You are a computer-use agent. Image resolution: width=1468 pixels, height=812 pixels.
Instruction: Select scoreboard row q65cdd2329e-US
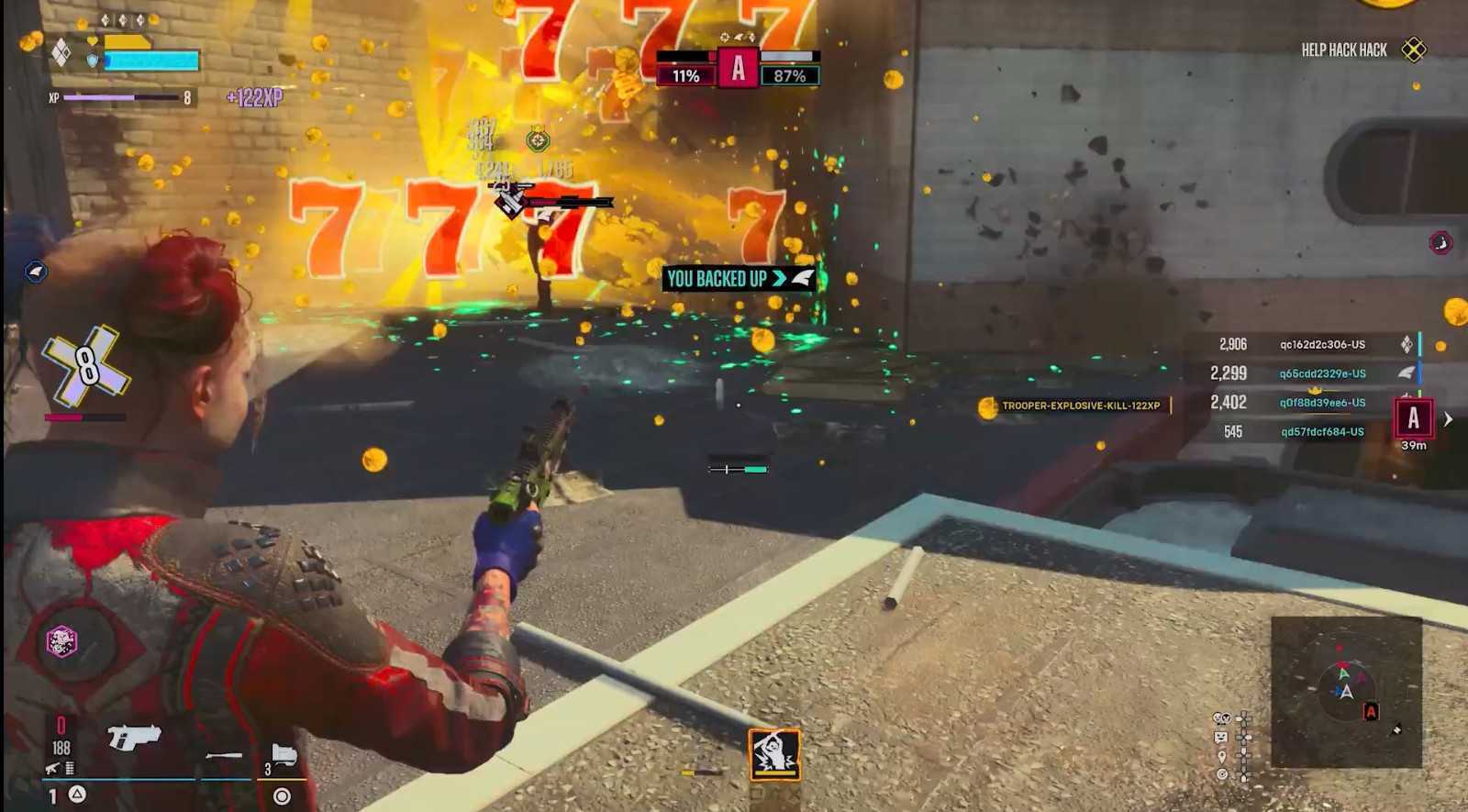coord(1321,373)
